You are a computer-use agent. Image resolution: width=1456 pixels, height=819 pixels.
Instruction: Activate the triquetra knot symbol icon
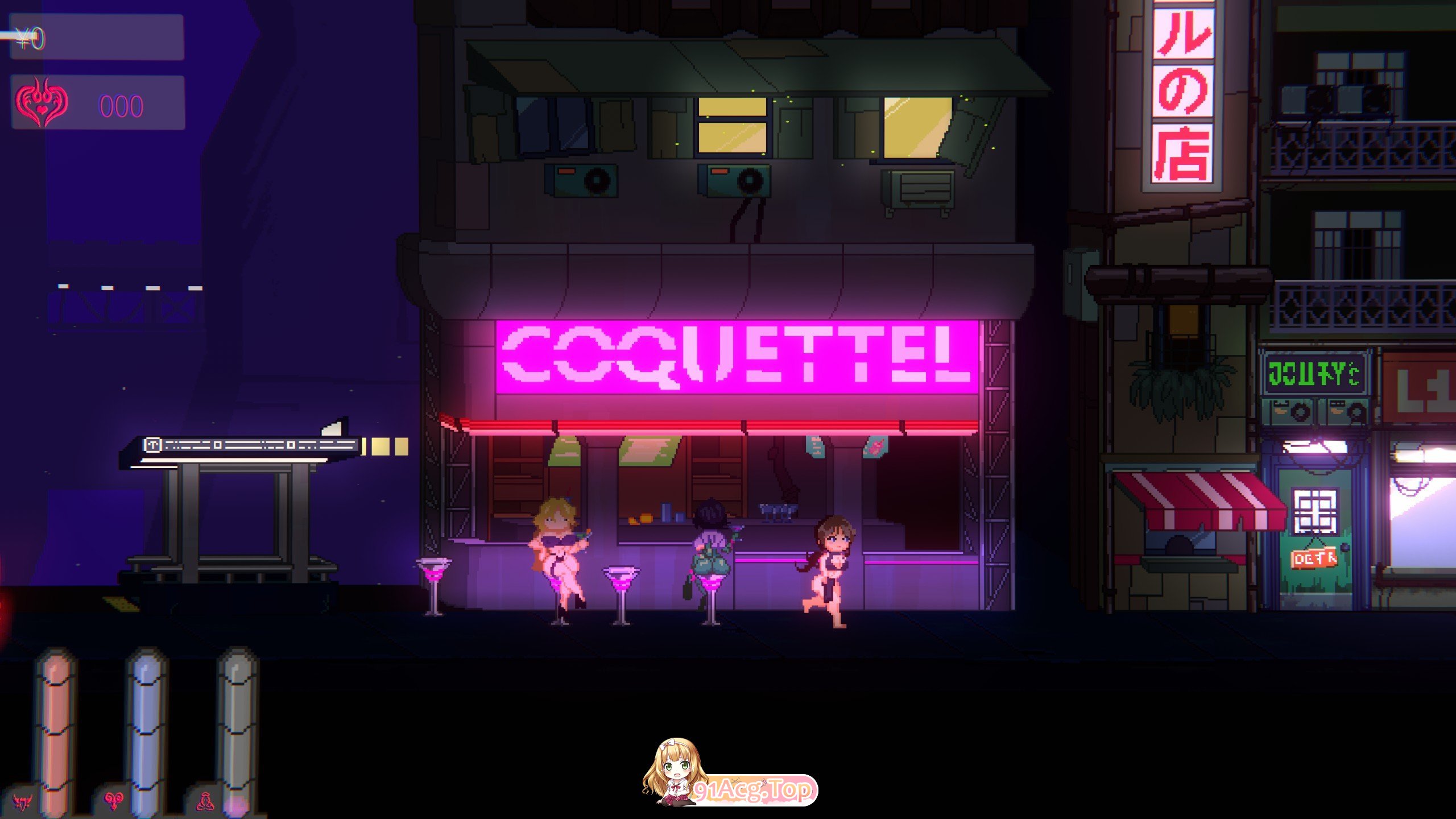[x=205, y=801]
